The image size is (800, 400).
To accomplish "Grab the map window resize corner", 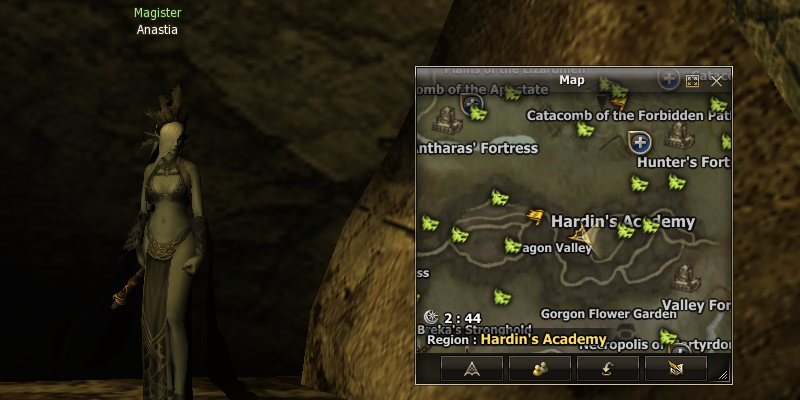I will pos(724,376).
